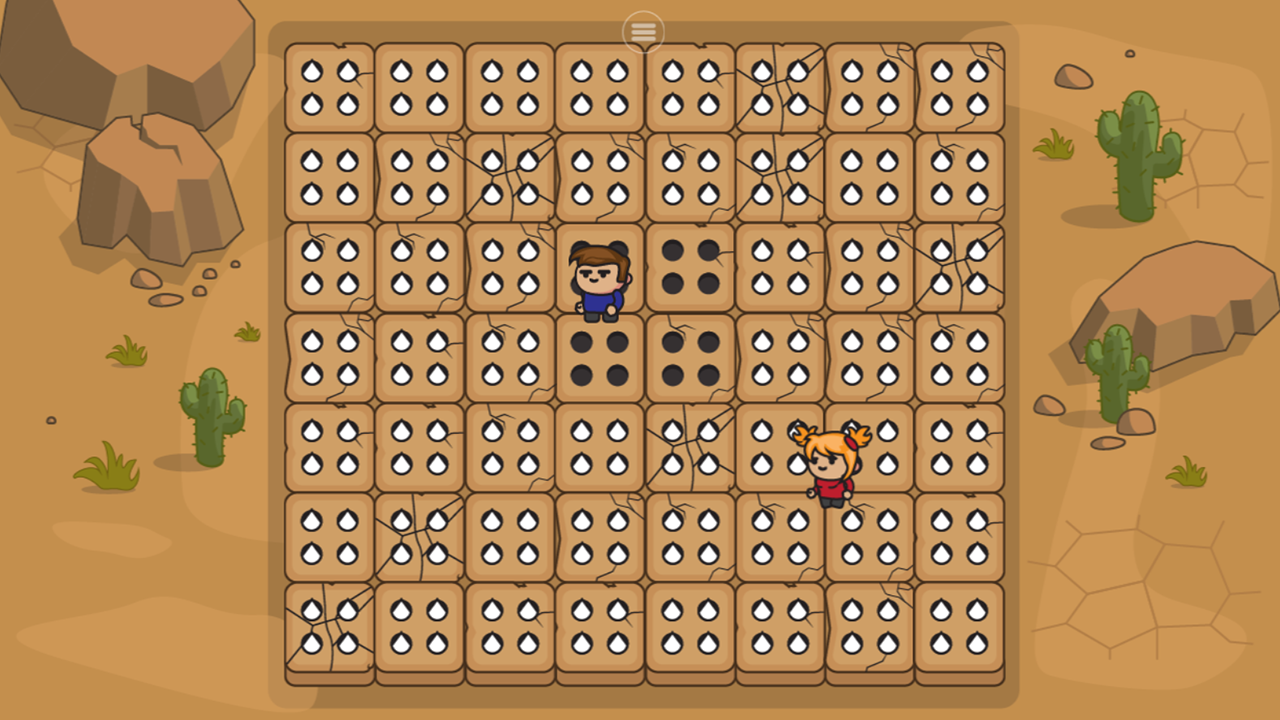Click the cracked cracker in the bottom-left corner
1280x720 pixels.
pos(328,627)
